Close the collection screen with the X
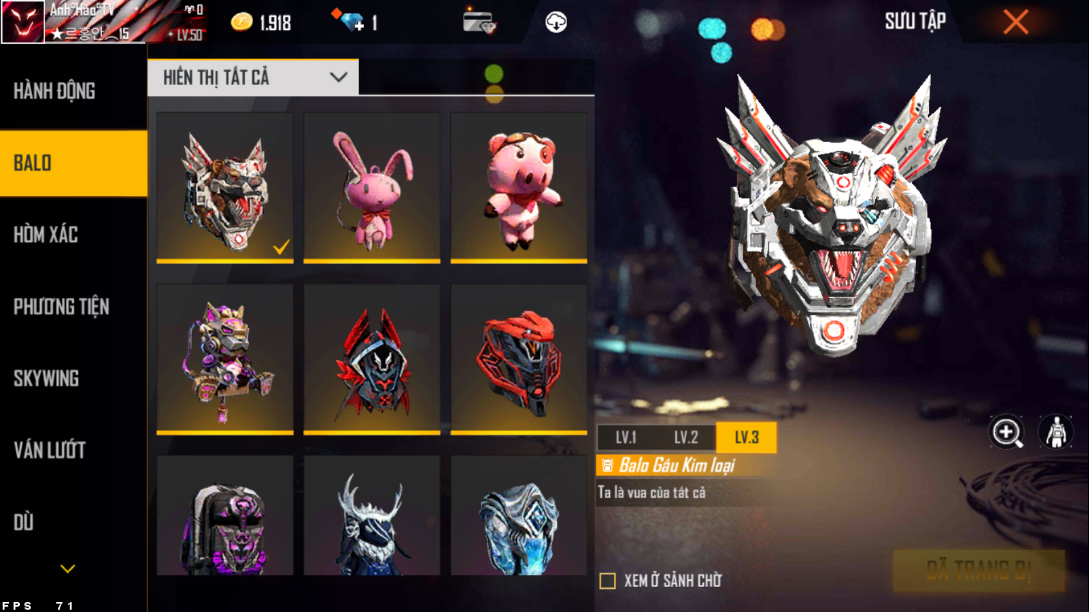 [1015, 22]
